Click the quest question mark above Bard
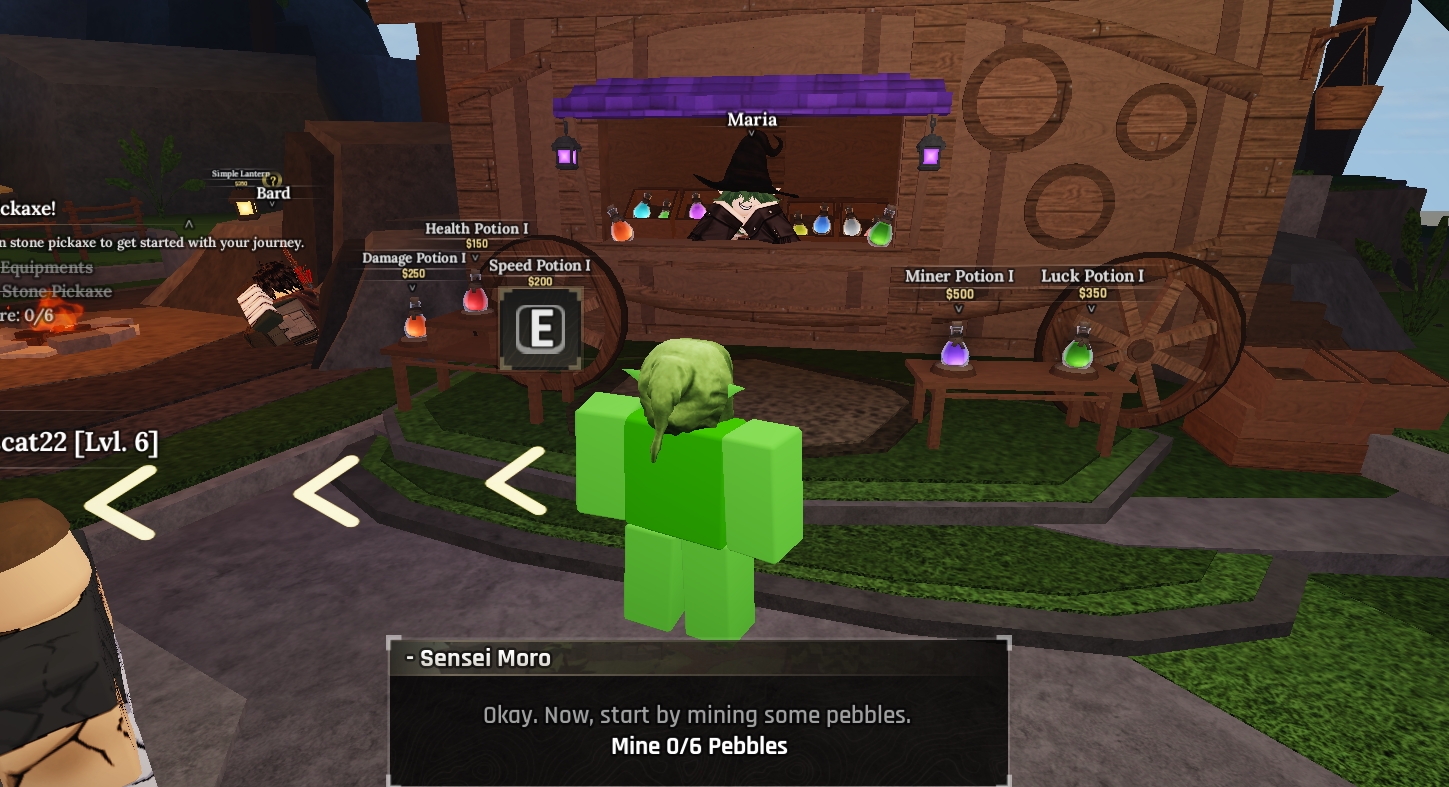This screenshot has height=787, width=1449. (x=272, y=180)
